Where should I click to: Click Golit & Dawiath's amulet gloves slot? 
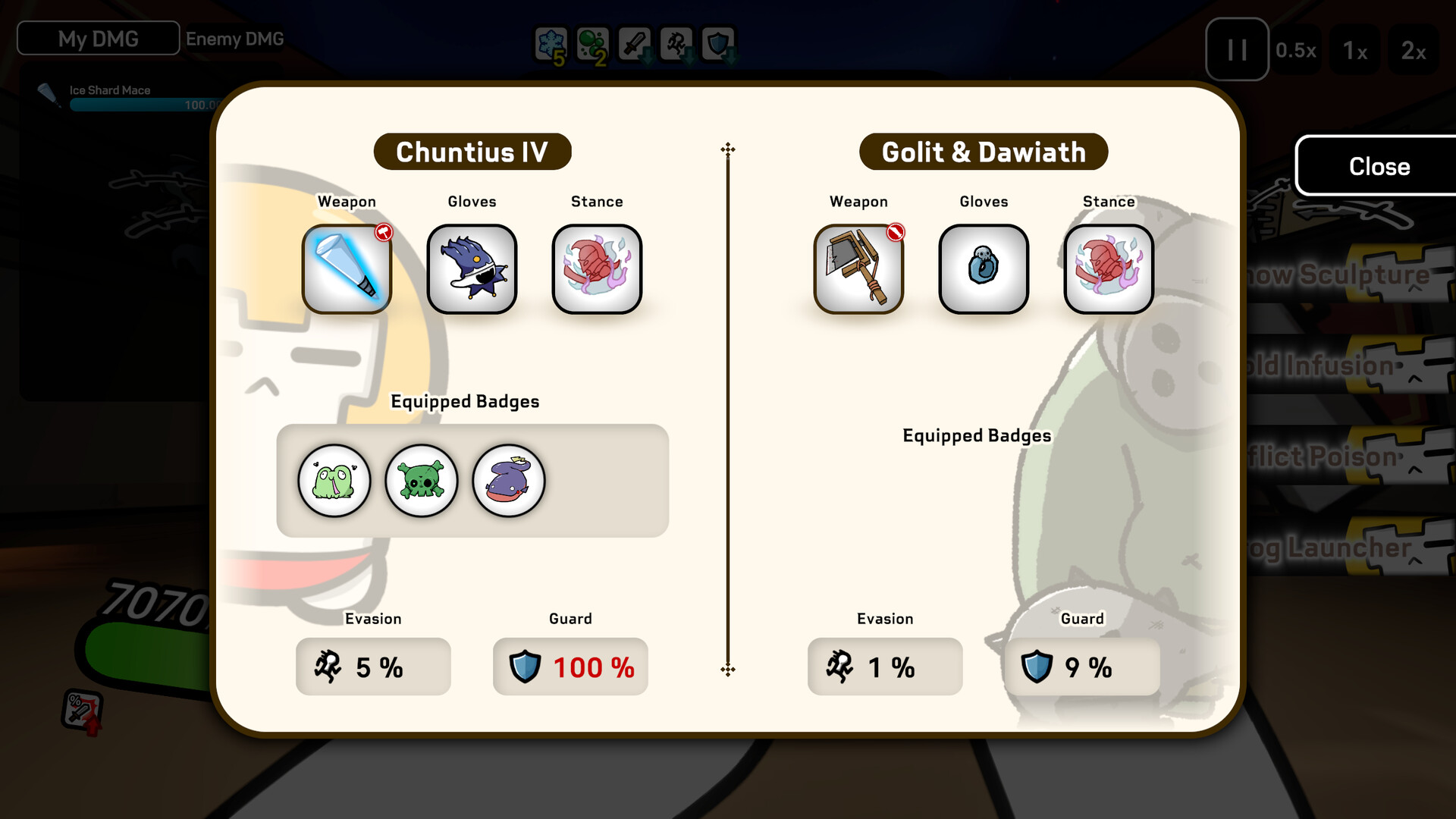984,269
